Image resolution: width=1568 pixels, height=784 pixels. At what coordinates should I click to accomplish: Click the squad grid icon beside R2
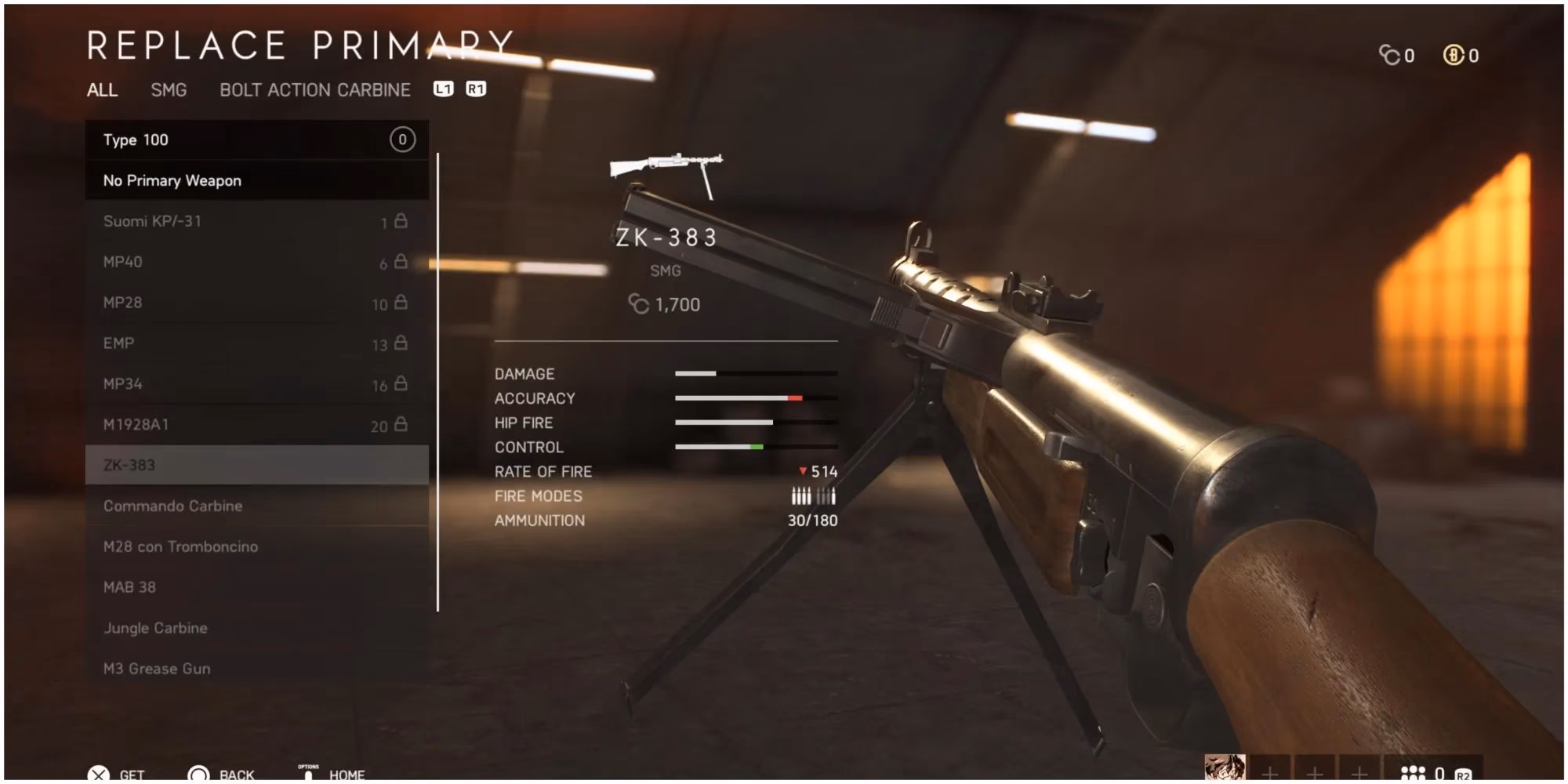tap(1414, 771)
